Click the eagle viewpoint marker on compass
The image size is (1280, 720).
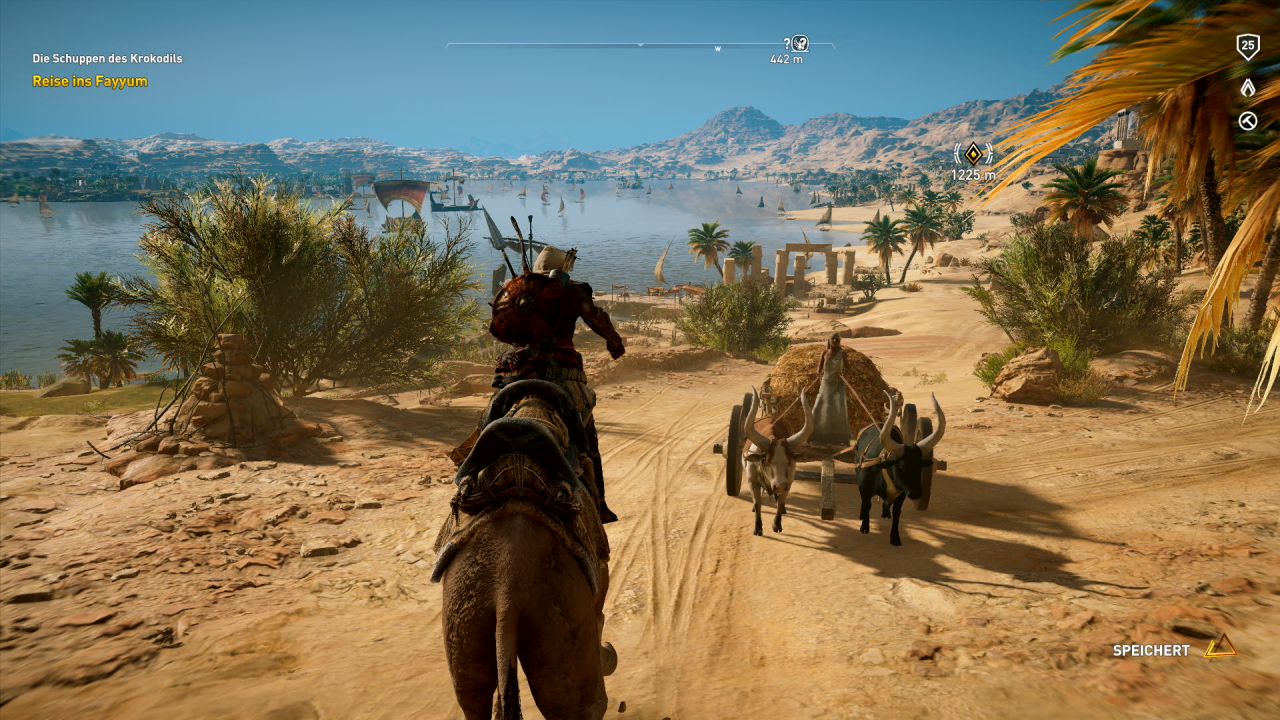[x=799, y=43]
